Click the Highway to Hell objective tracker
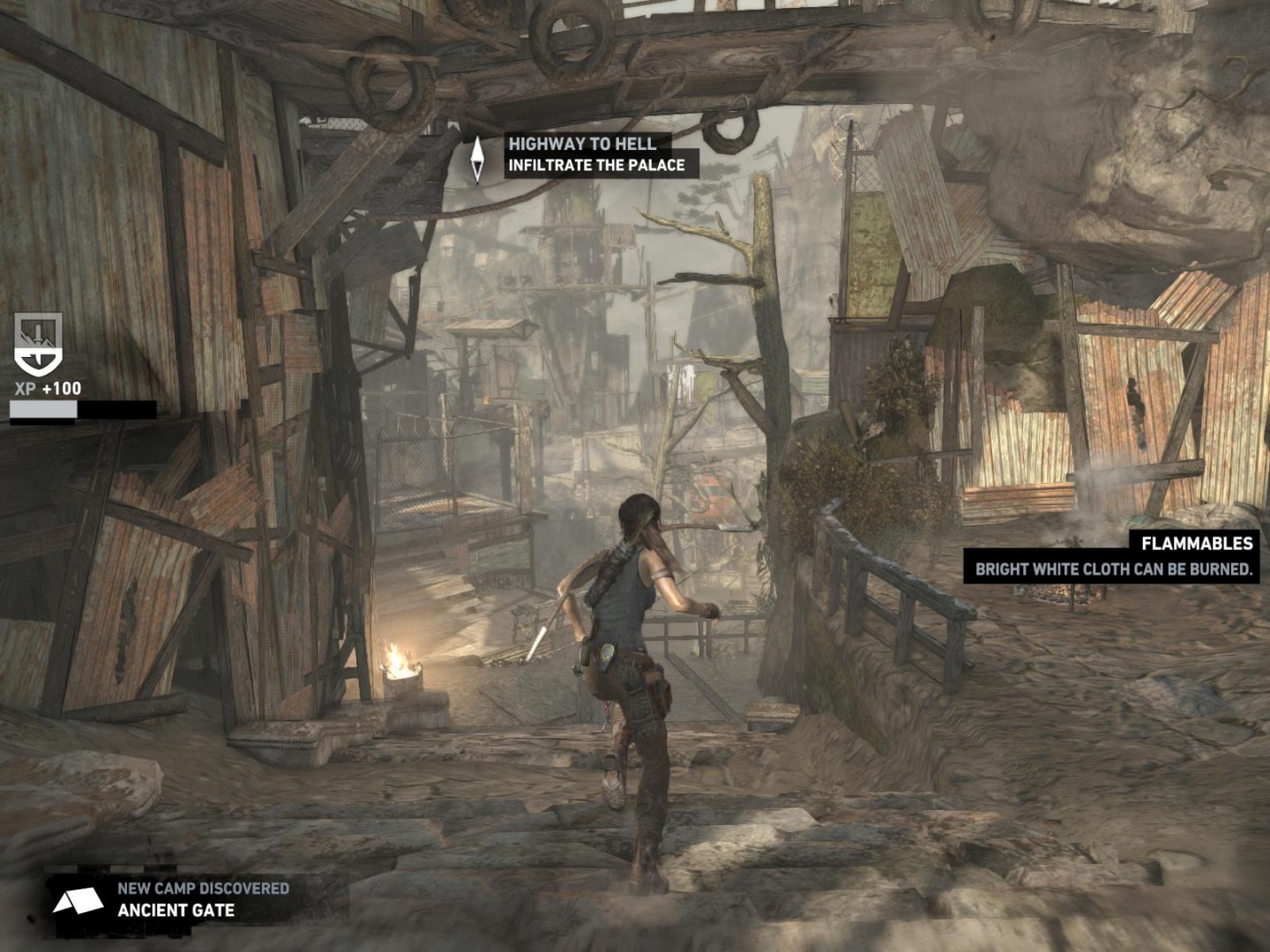 pyautogui.click(x=595, y=154)
